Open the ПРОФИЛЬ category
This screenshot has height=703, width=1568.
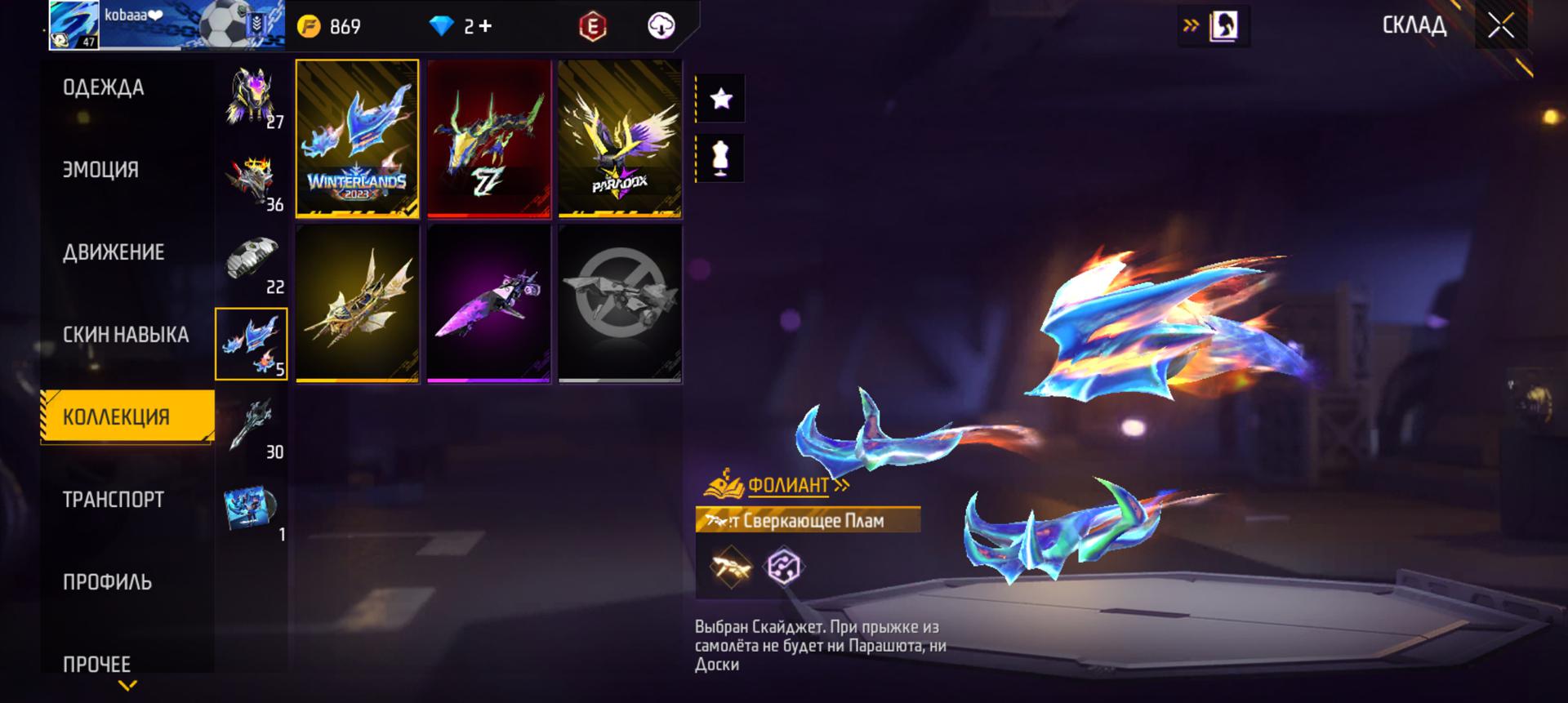pyautogui.click(x=107, y=582)
